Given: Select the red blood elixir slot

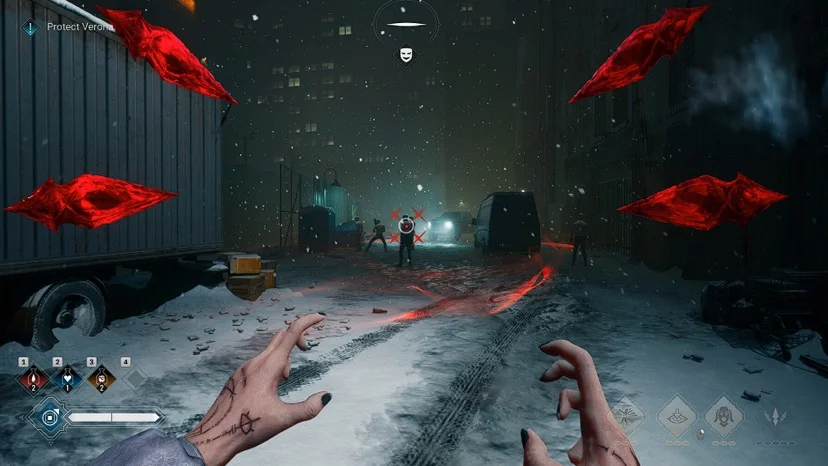Looking at the screenshot, I should click(35, 379).
